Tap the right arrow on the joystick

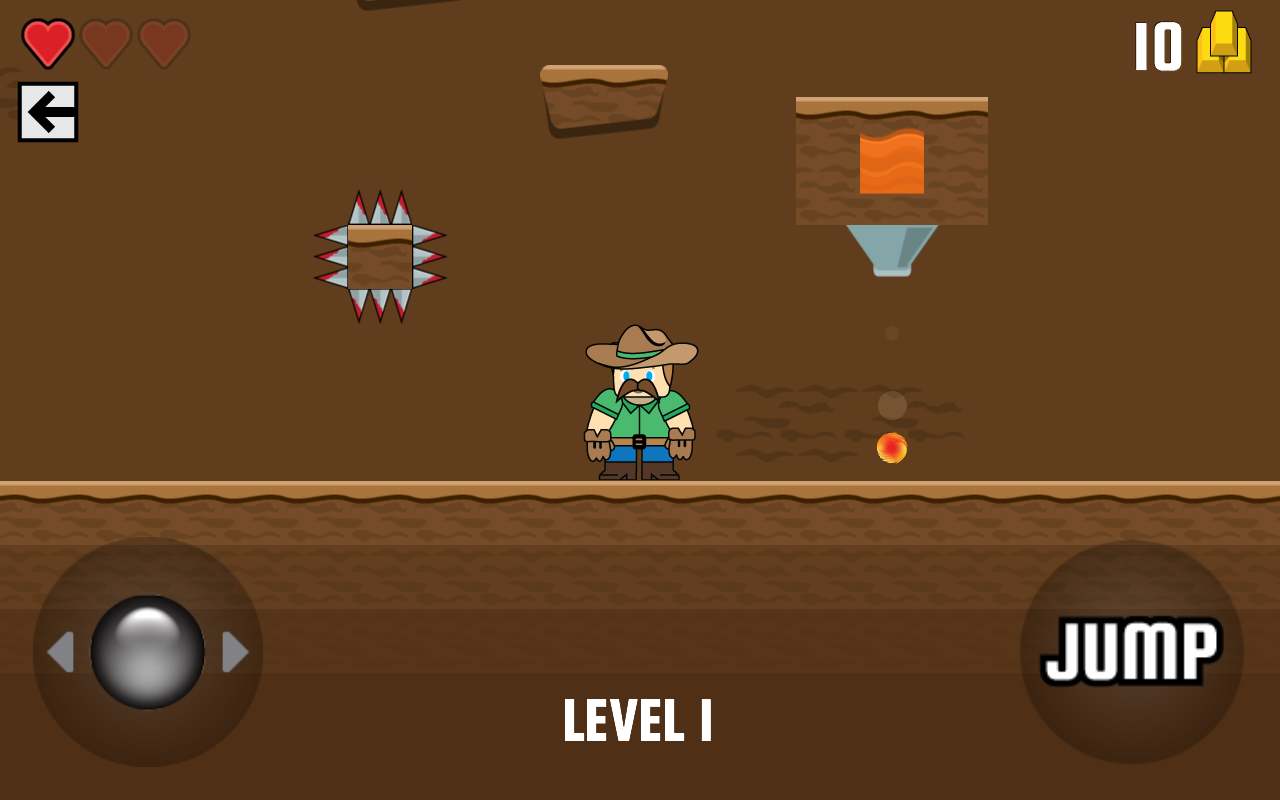point(236,652)
